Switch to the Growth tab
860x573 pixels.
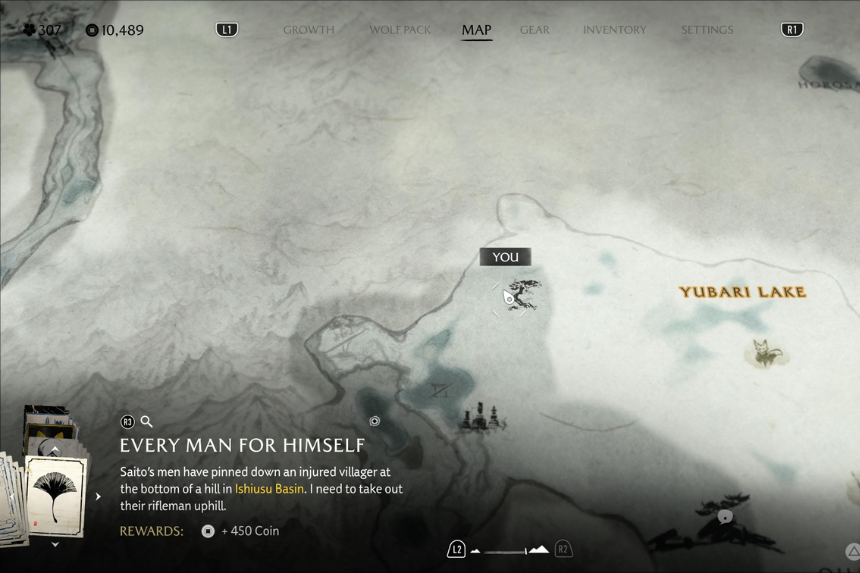click(308, 30)
